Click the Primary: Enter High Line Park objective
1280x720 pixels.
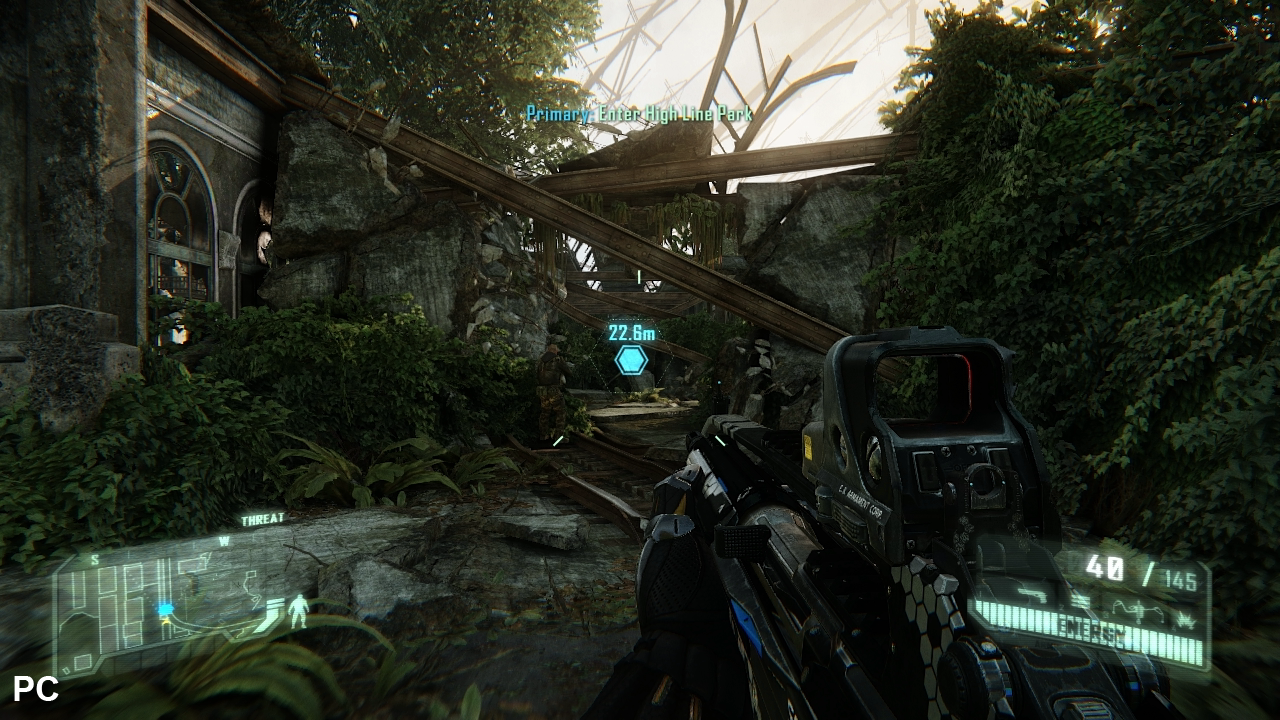click(639, 114)
